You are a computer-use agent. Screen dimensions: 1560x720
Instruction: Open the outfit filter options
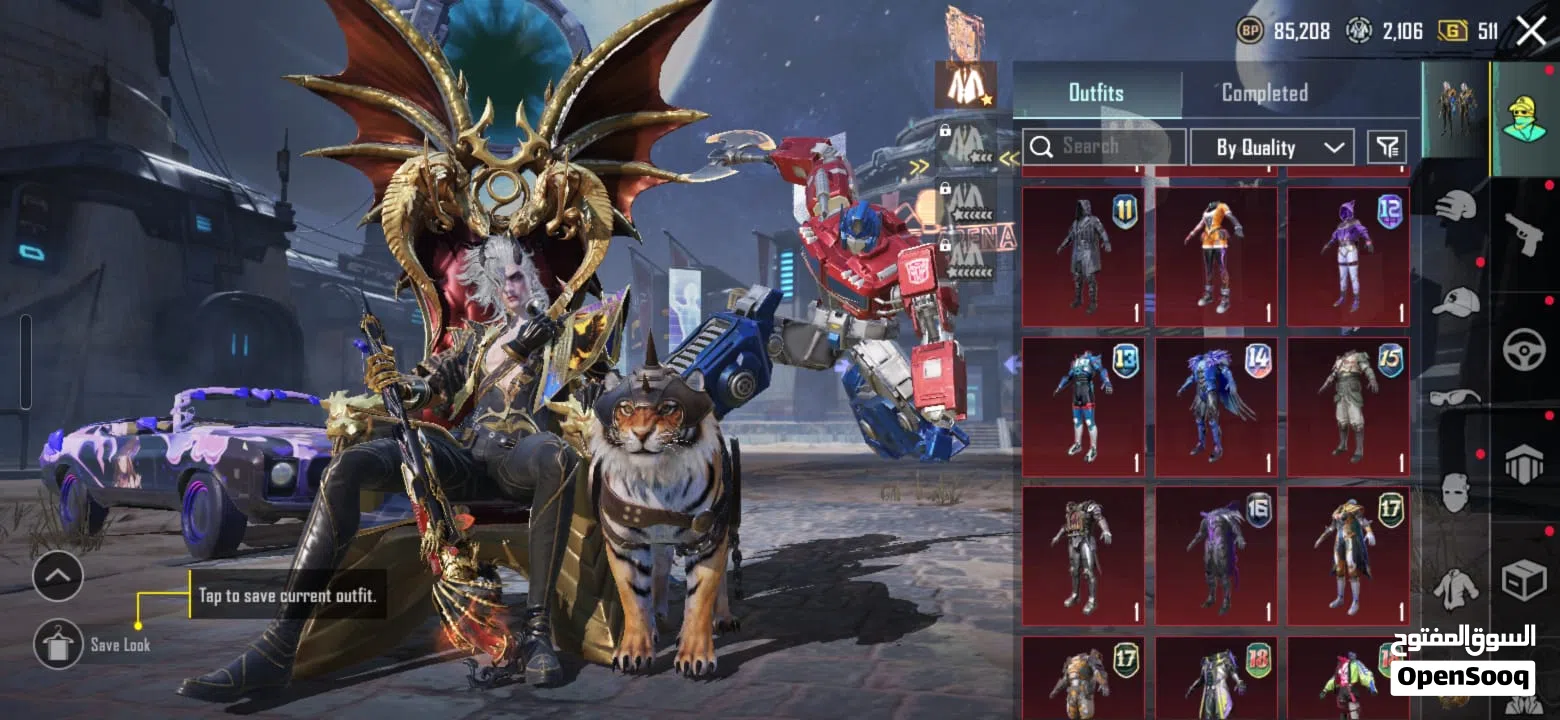[x=1387, y=147]
